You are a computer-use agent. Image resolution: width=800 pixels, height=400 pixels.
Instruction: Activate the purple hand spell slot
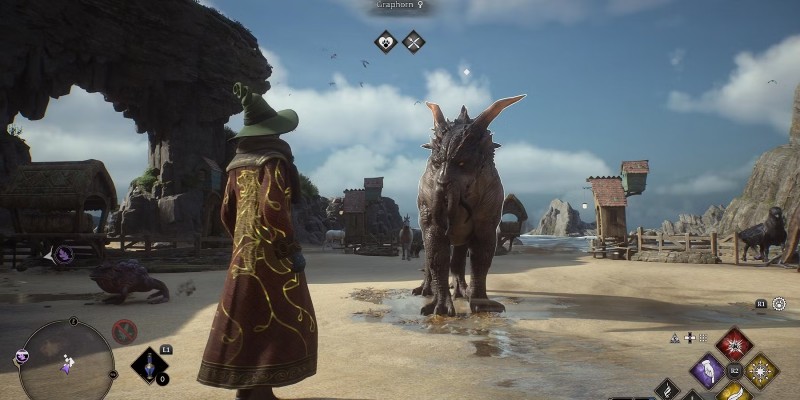(x=707, y=372)
